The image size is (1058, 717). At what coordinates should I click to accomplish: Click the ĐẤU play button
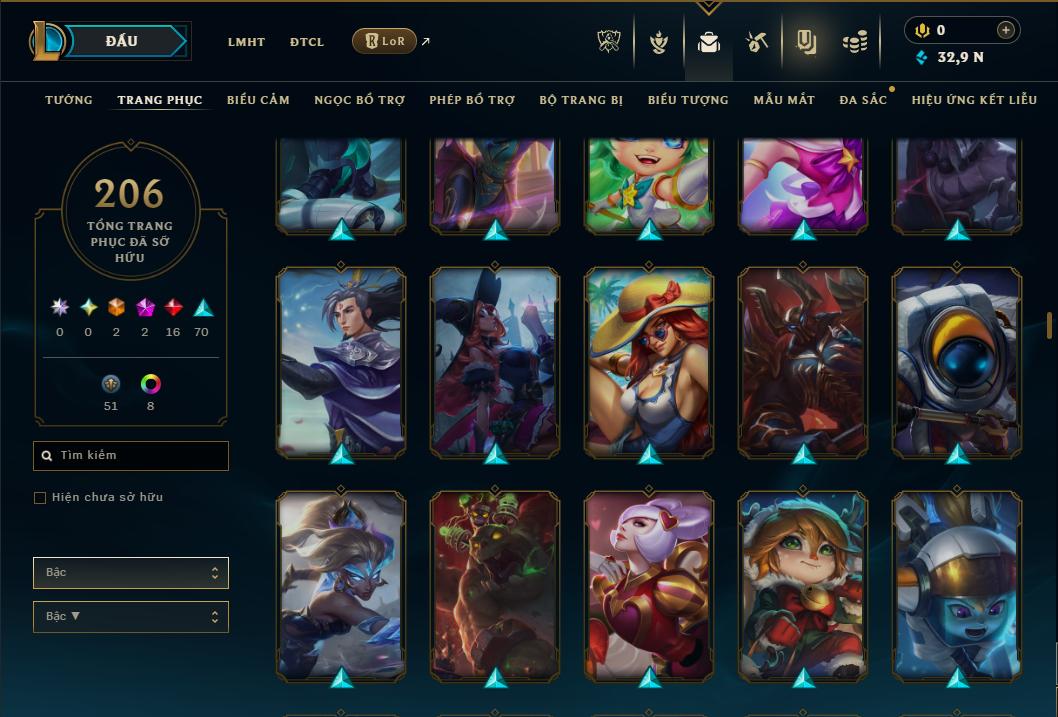(121, 41)
